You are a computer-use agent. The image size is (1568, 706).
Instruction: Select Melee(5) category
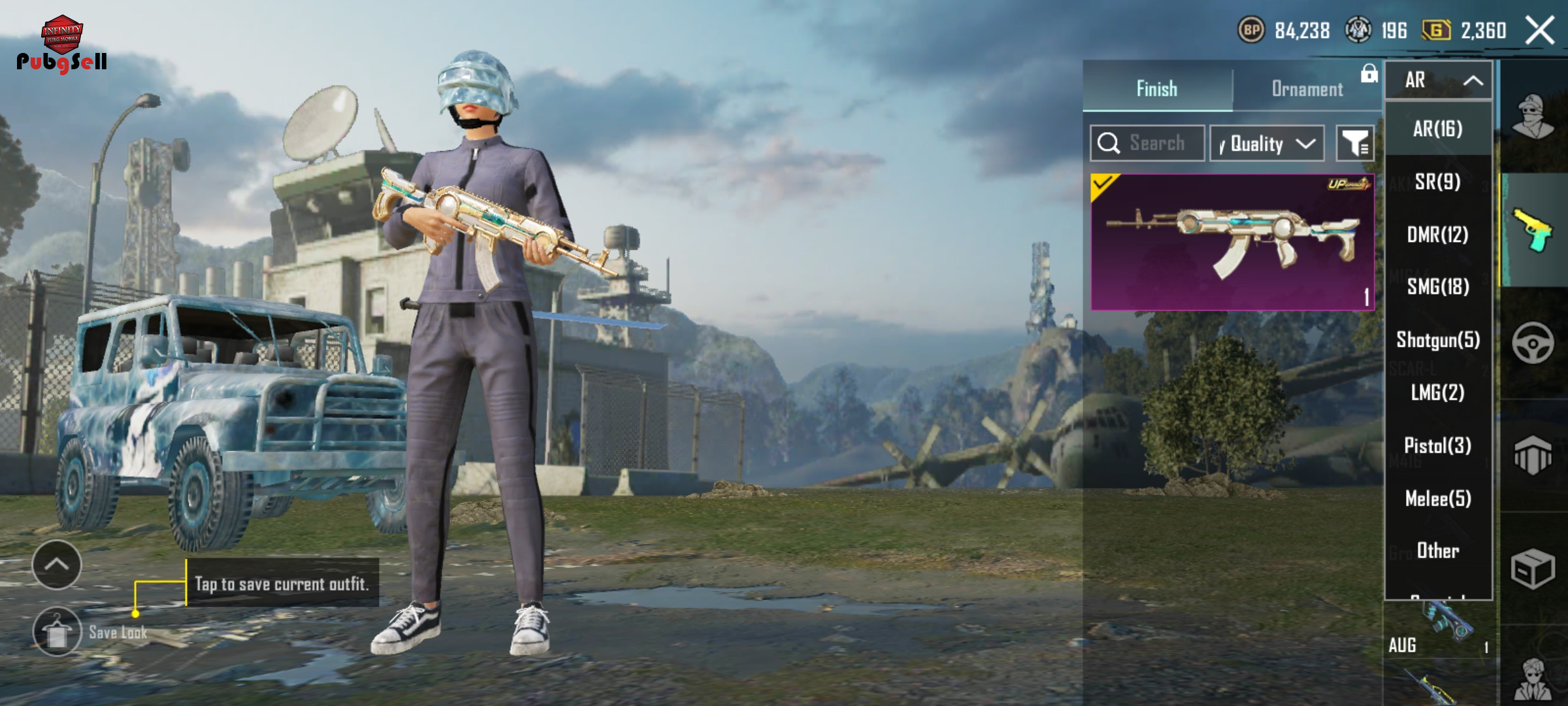(1438, 499)
